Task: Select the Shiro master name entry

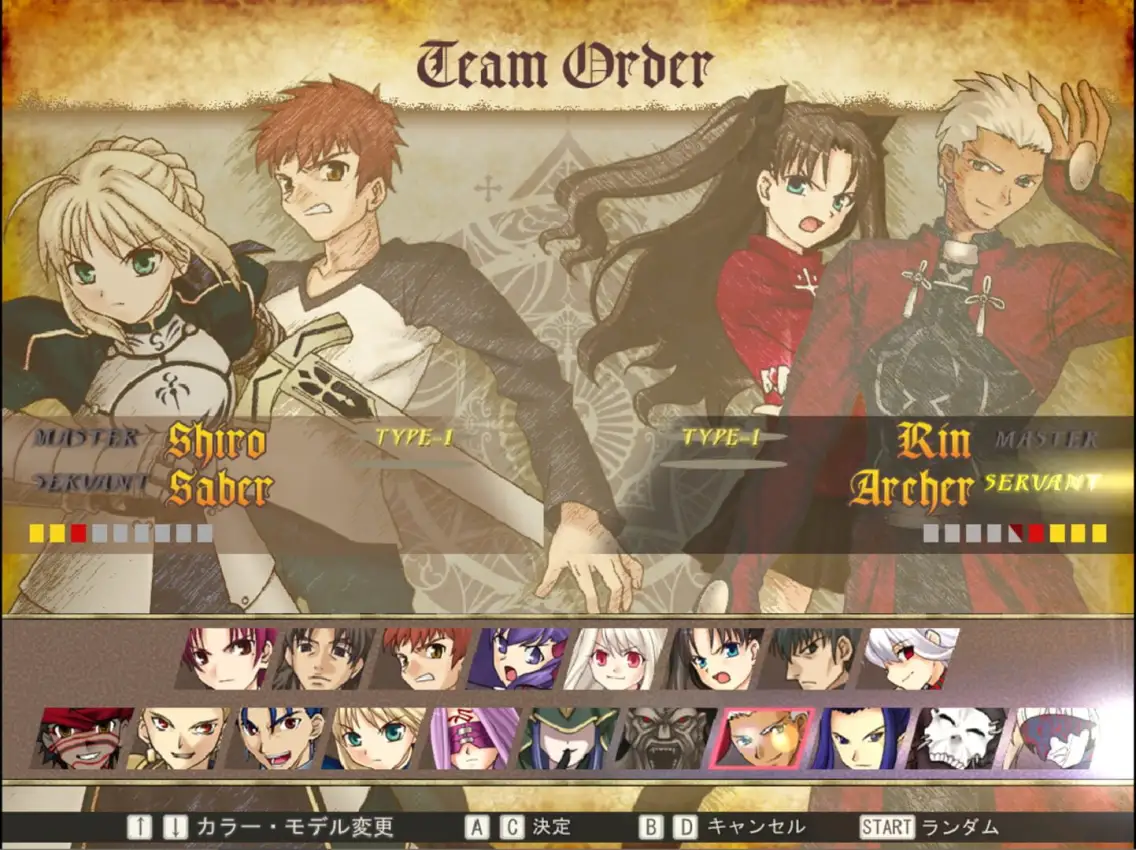Action: click(217, 441)
